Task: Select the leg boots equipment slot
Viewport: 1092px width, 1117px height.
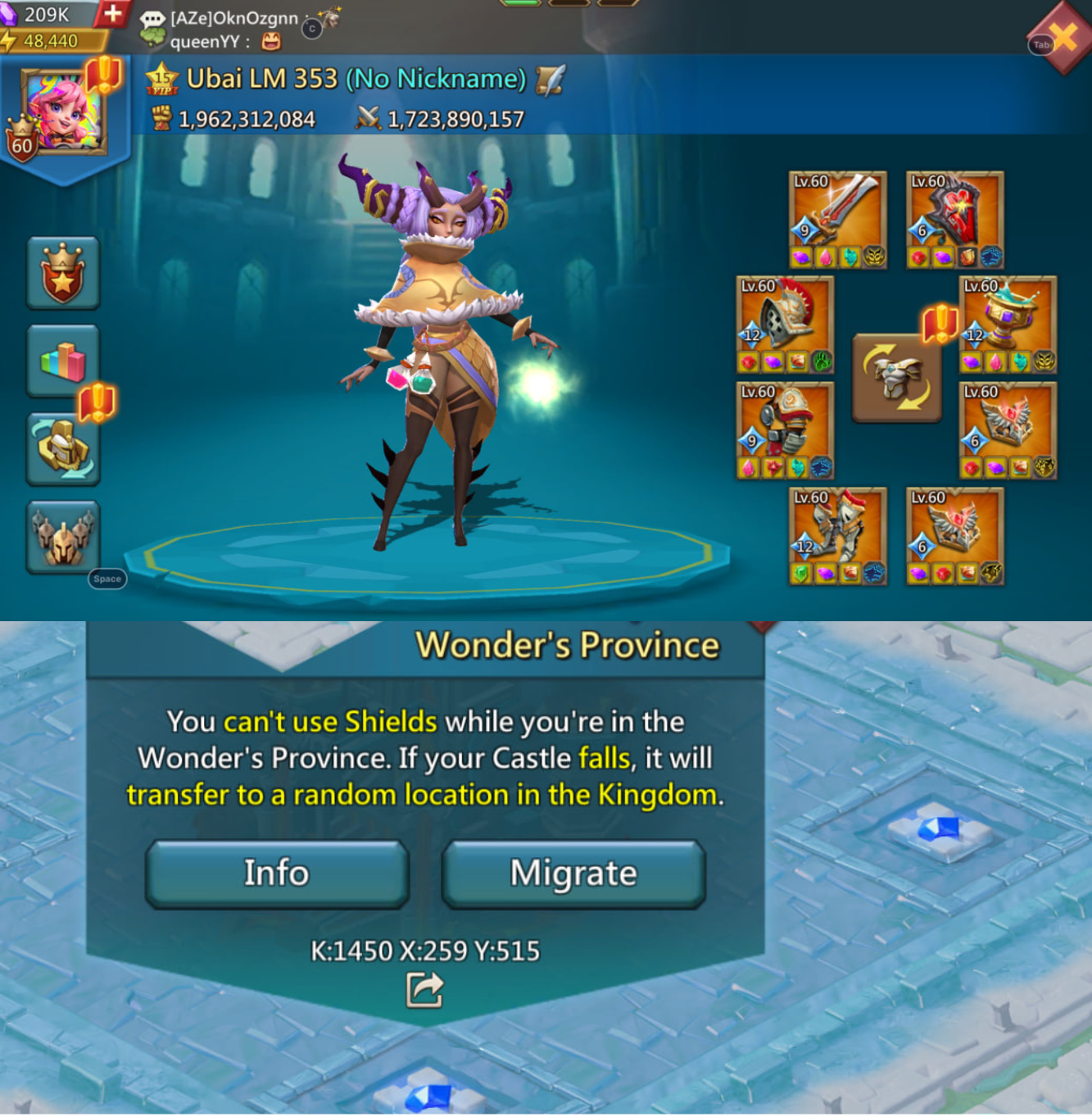Action: (x=837, y=536)
